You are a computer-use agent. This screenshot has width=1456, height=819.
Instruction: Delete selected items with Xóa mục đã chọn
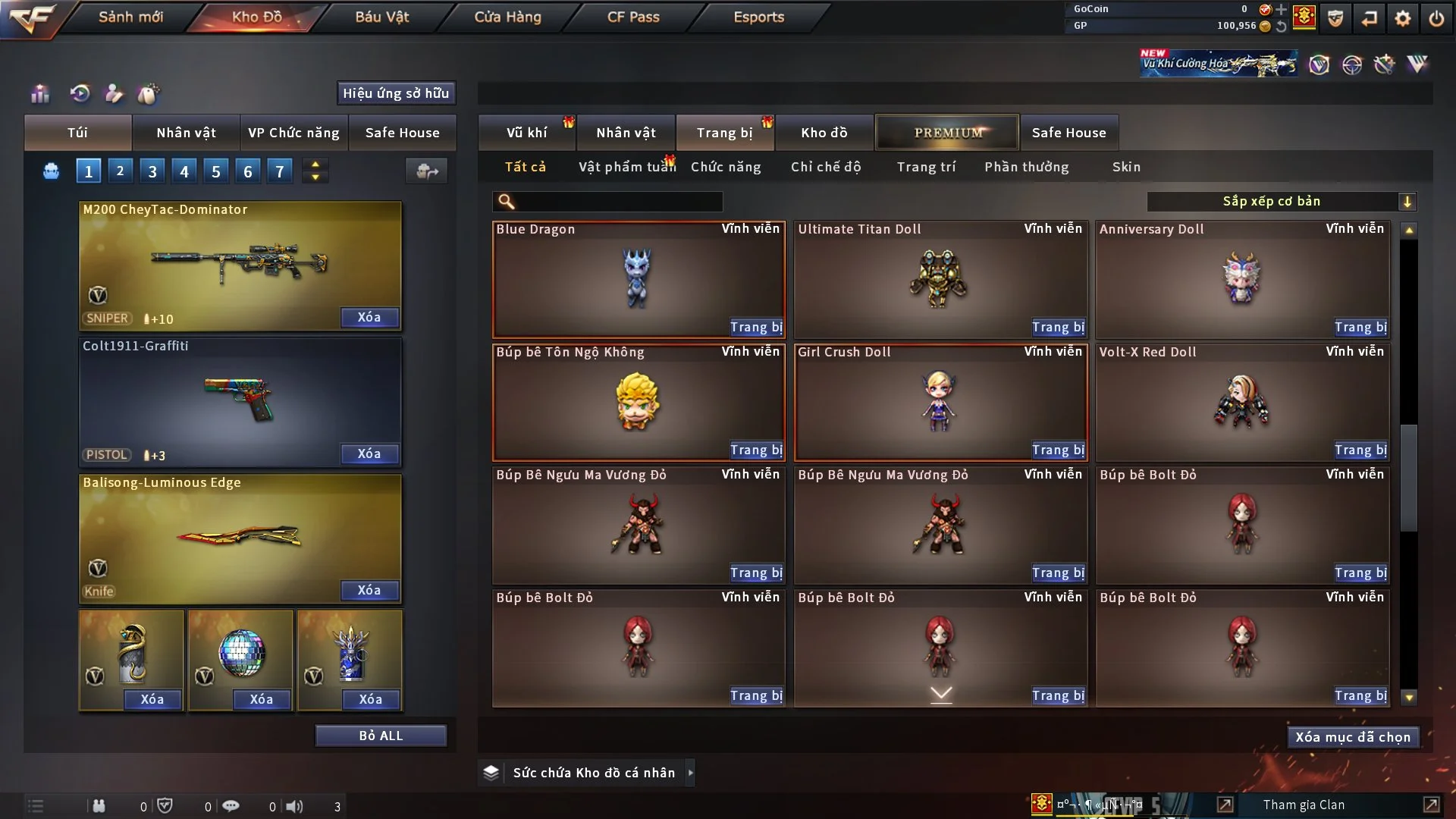click(x=1352, y=737)
